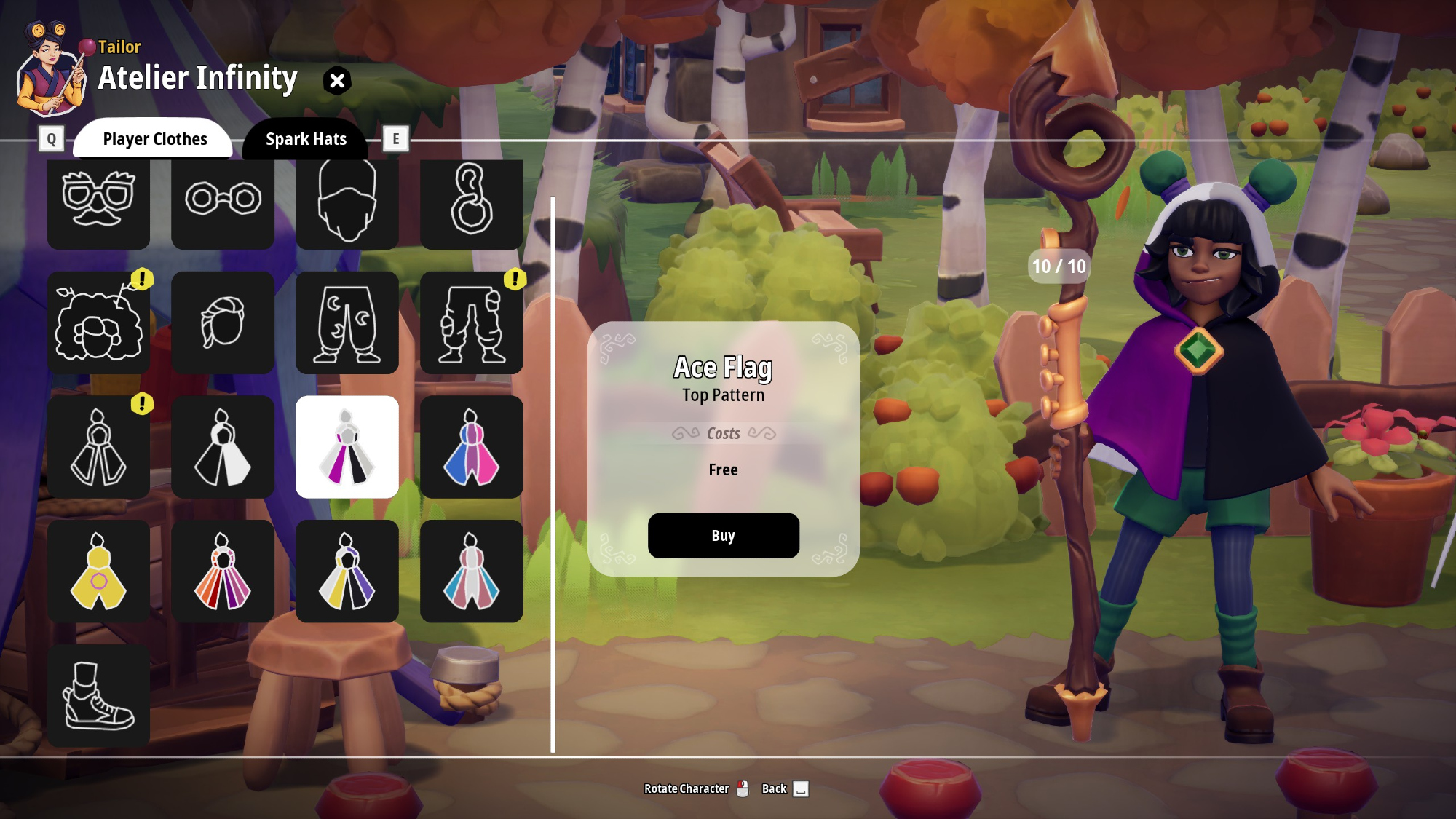Buy the Ace Flag top pattern
1456x819 pixels.
tap(723, 536)
